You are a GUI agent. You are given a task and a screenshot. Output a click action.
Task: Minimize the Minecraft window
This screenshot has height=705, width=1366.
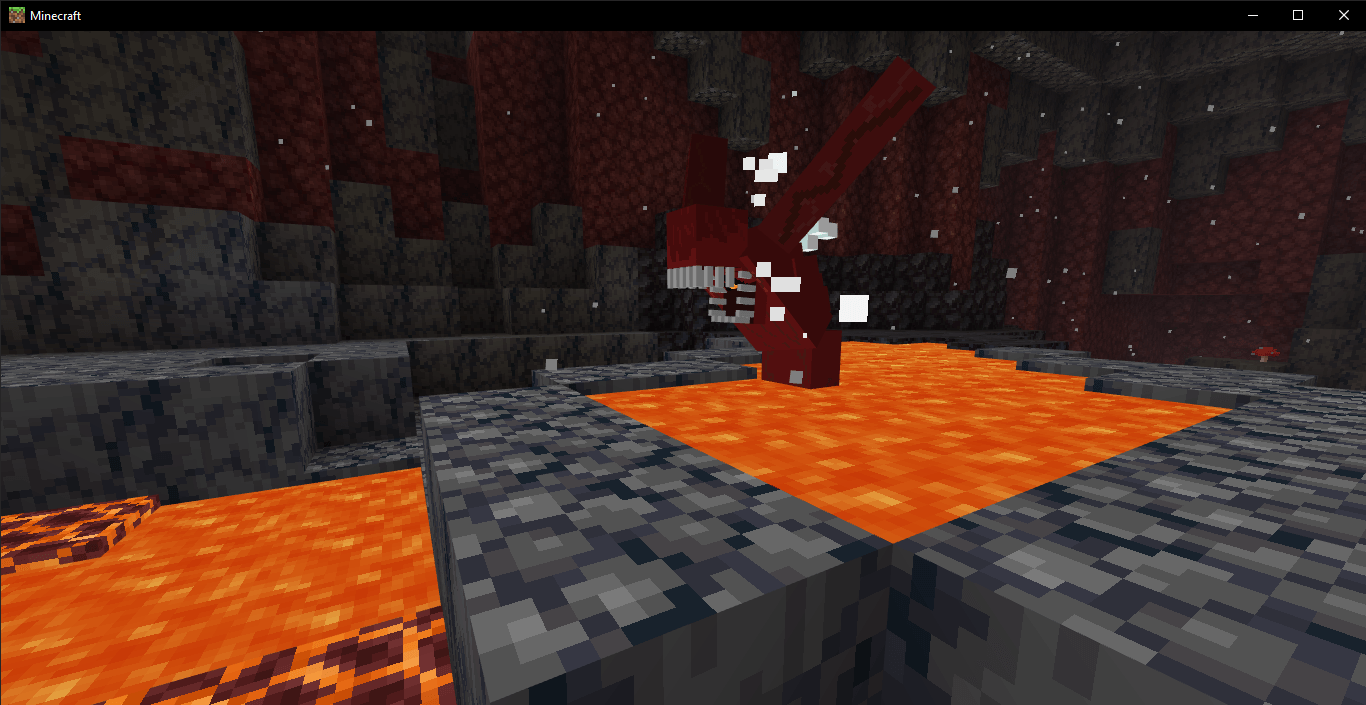[x=1252, y=15]
